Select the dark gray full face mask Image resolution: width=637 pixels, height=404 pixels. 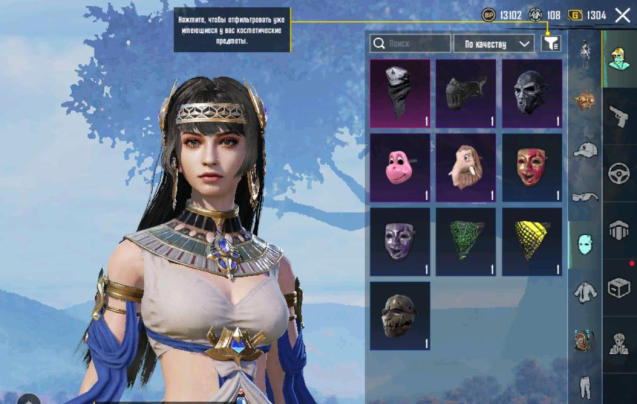tap(531, 94)
